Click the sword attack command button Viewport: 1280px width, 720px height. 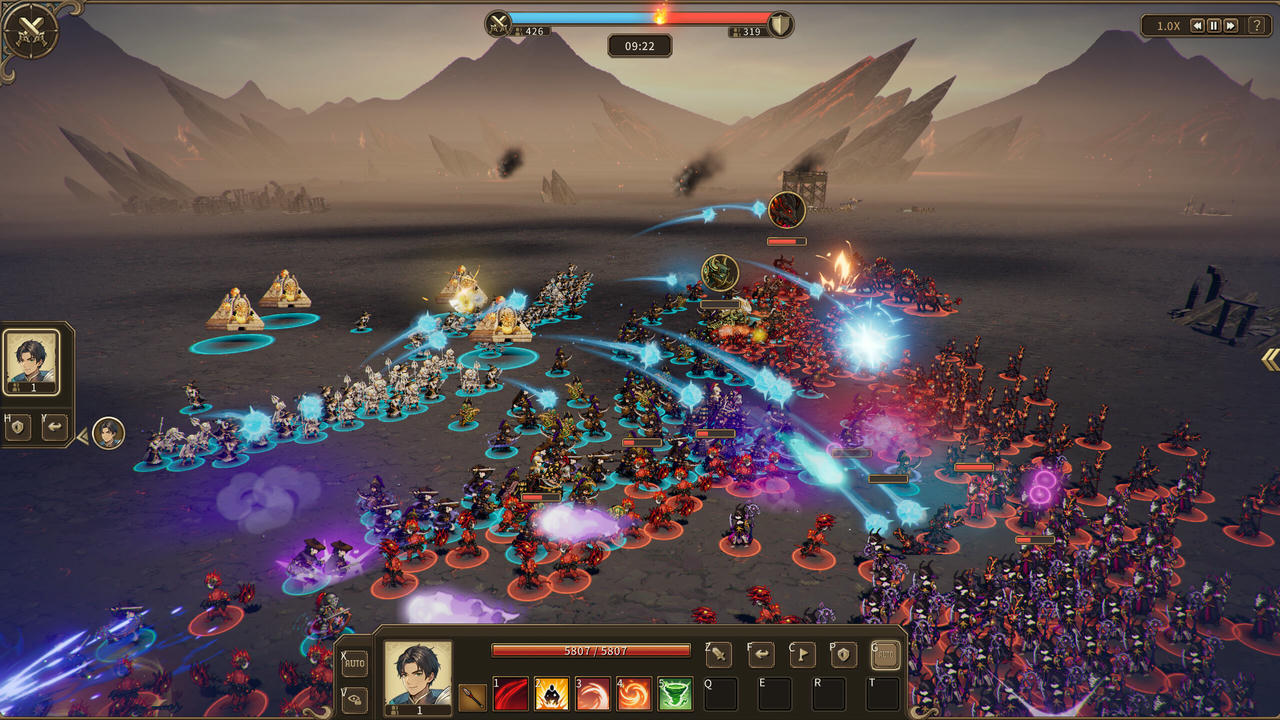pyautogui.click(x=718, y=655)
